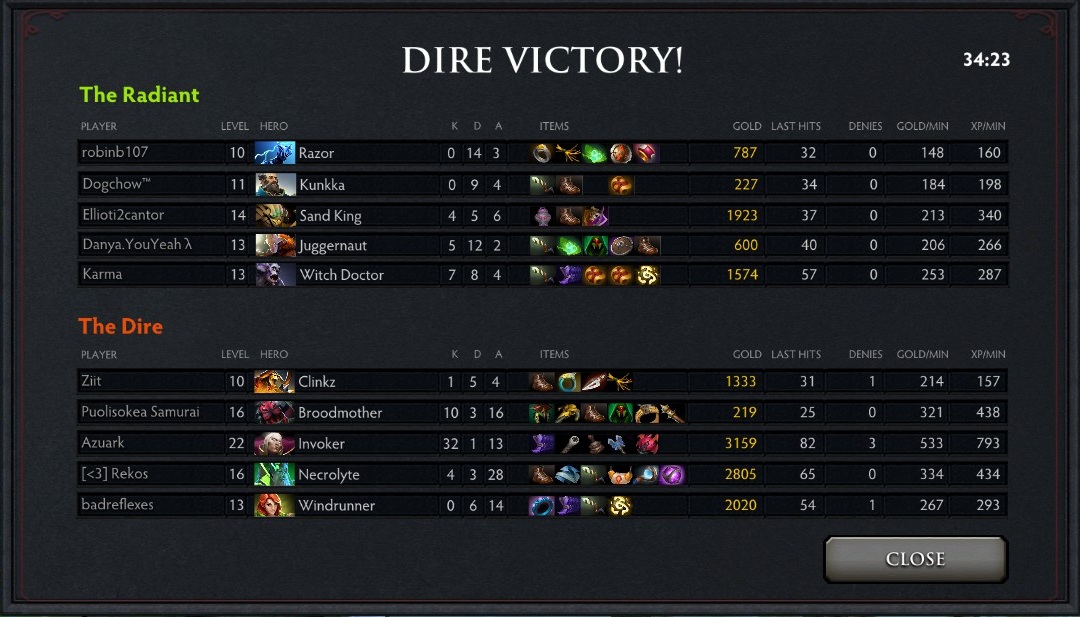1080x617 pixels.
Task: Click the Clinkz hero portrait
Action: click(275, 382)
